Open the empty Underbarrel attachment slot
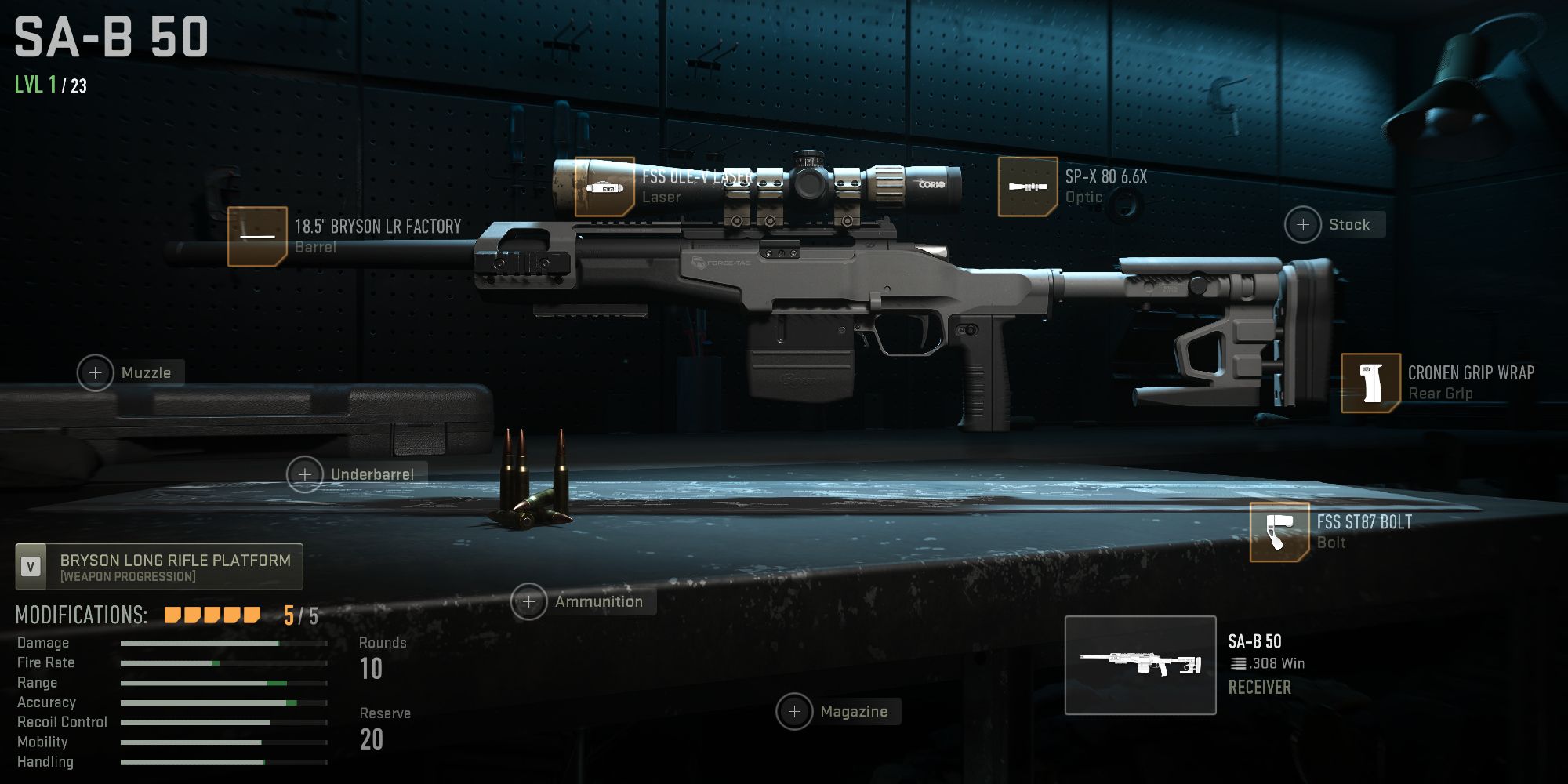The image size is (1568, 784). tap(304, 474)
